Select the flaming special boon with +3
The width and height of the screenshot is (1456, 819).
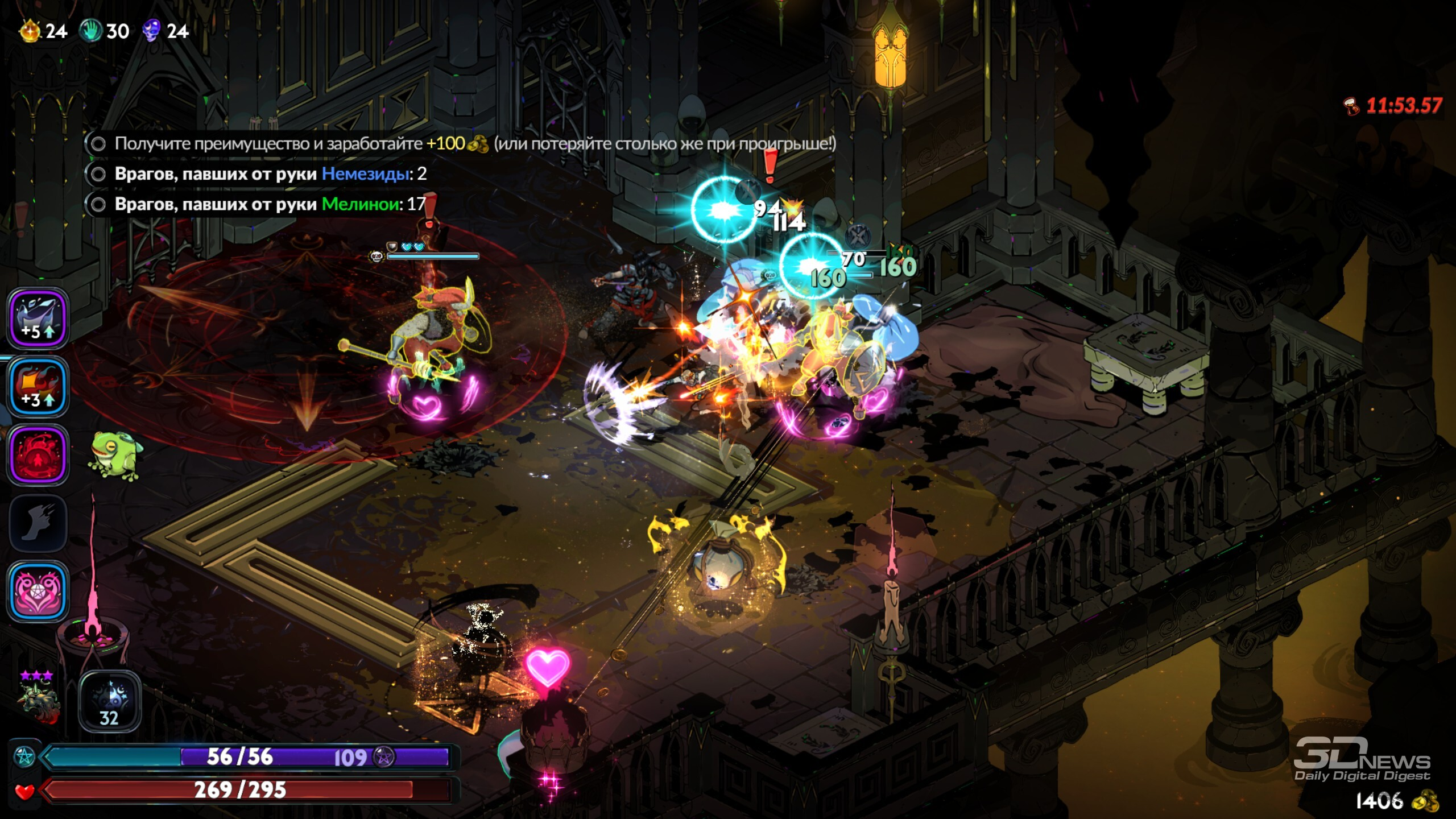(38, 387)
